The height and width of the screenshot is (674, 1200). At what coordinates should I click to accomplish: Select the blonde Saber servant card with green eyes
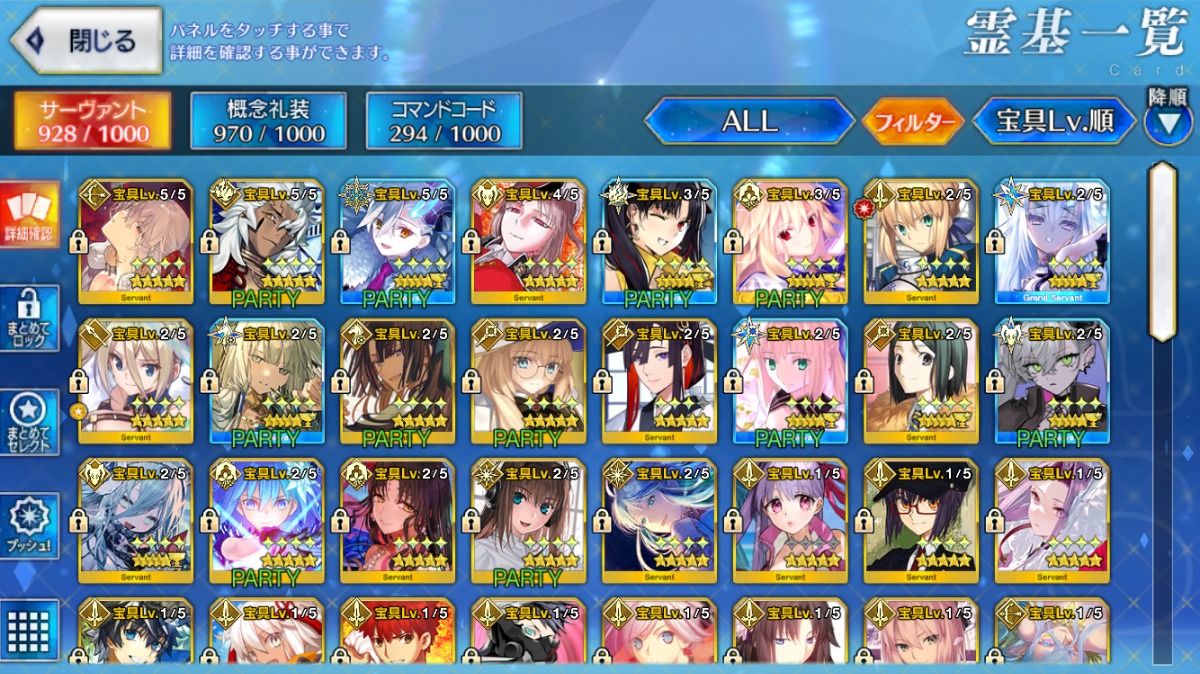[921, 240]
